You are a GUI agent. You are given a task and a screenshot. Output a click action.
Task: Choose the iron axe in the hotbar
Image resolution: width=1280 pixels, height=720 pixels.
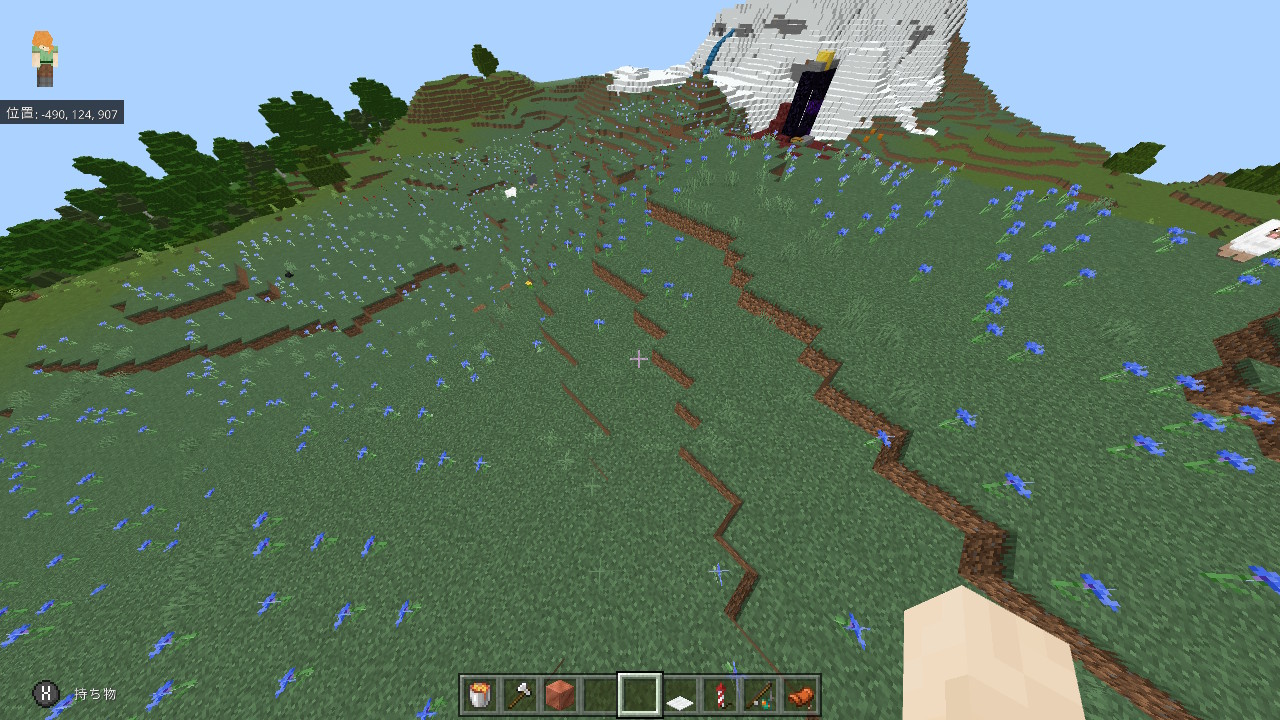pos(520,694)
